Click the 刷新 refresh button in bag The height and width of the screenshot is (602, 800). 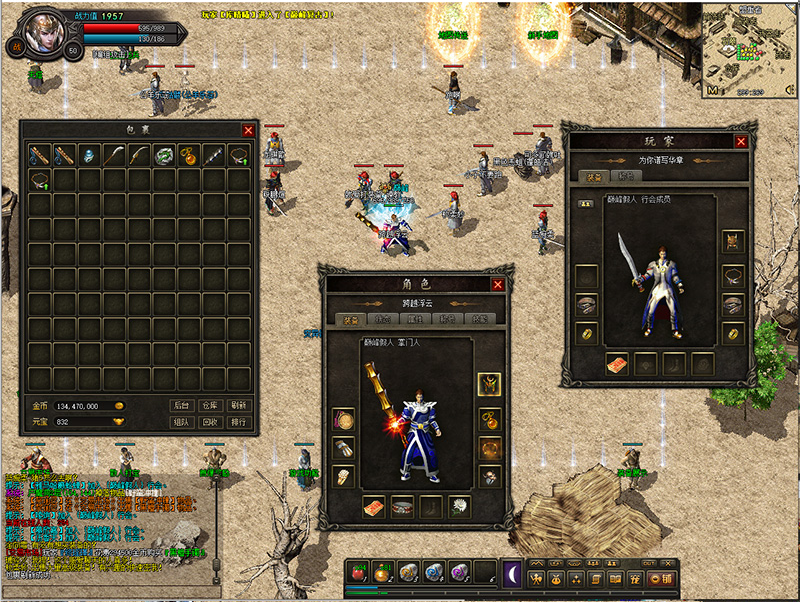238,405
